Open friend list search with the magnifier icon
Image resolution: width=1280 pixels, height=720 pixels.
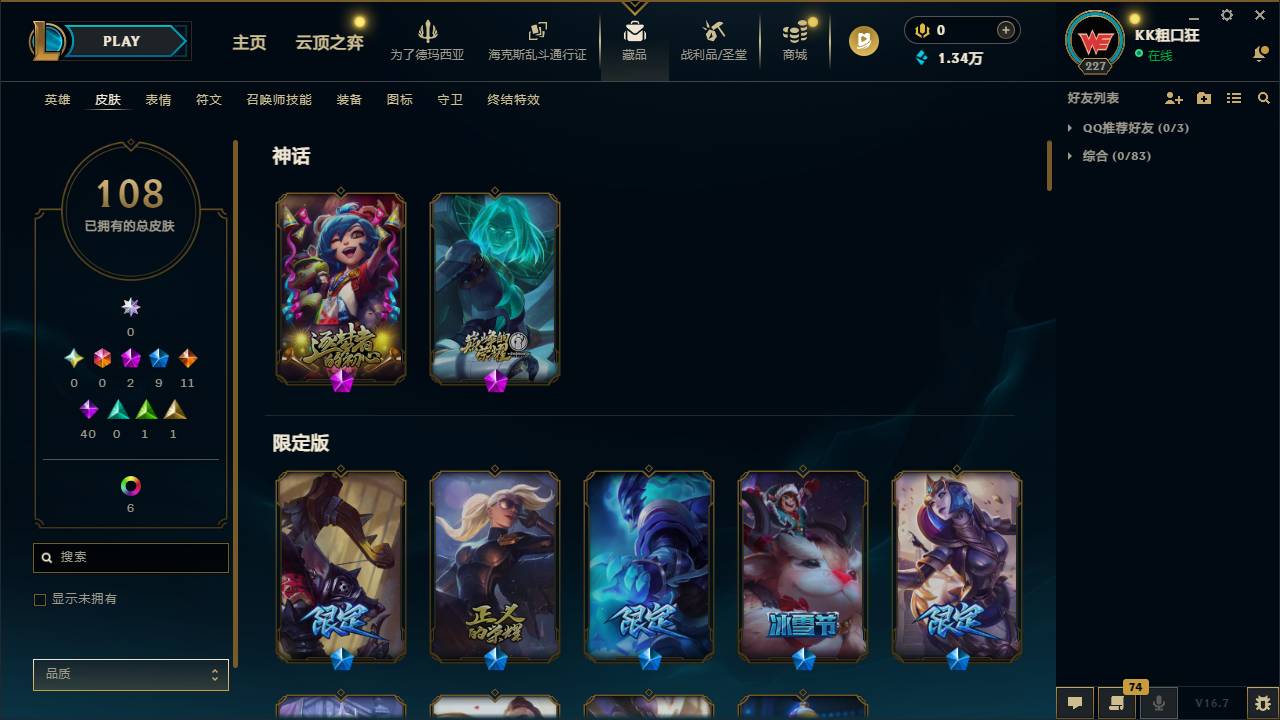coord(1264,98)
